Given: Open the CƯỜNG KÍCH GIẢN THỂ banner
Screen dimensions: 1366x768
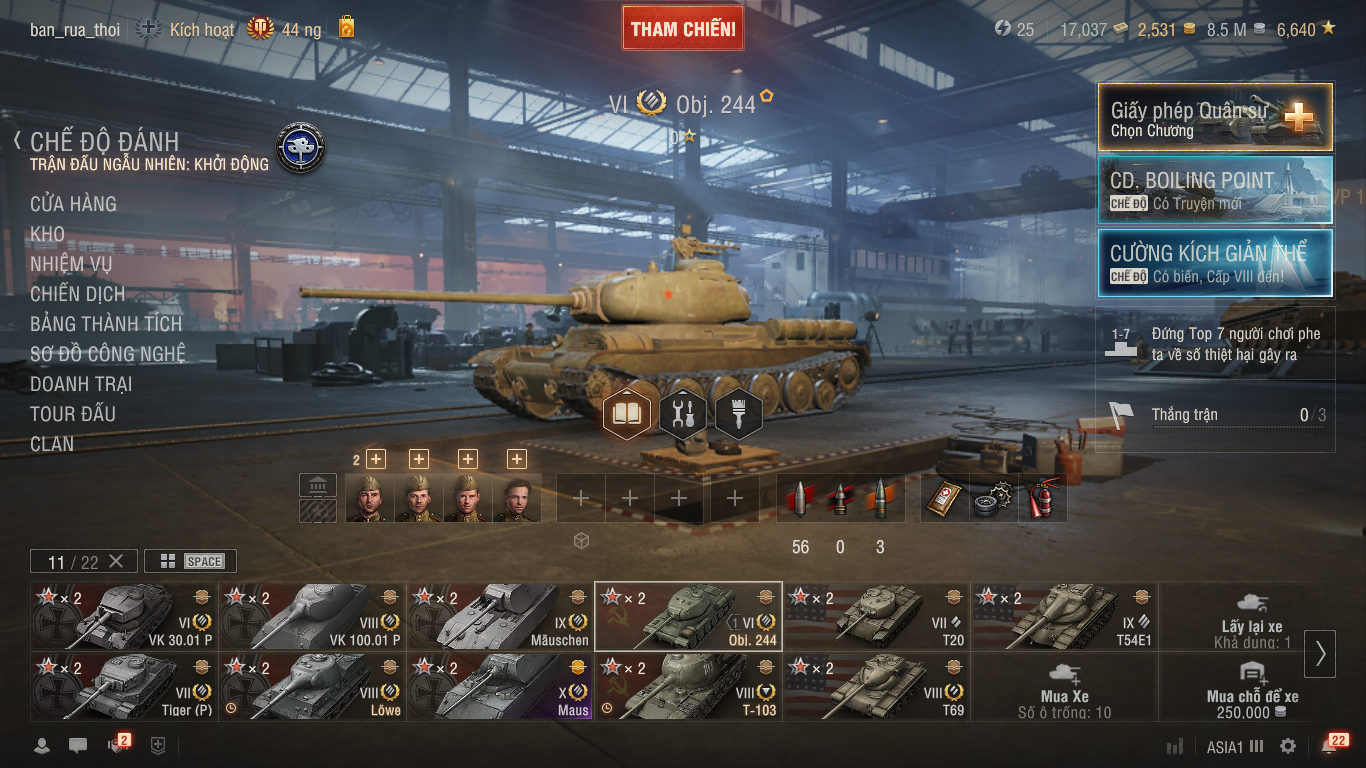Looking at the screenshot, I should tap(1215, 263).
